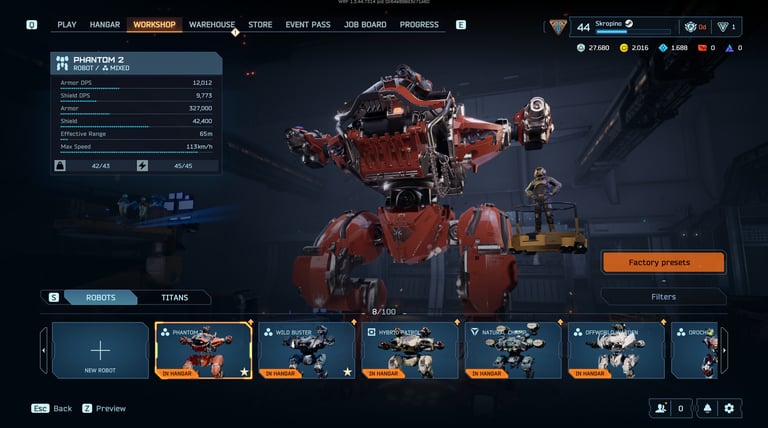Open the notifications bell
Screen dimensions: 768x428
pos(707,408)
